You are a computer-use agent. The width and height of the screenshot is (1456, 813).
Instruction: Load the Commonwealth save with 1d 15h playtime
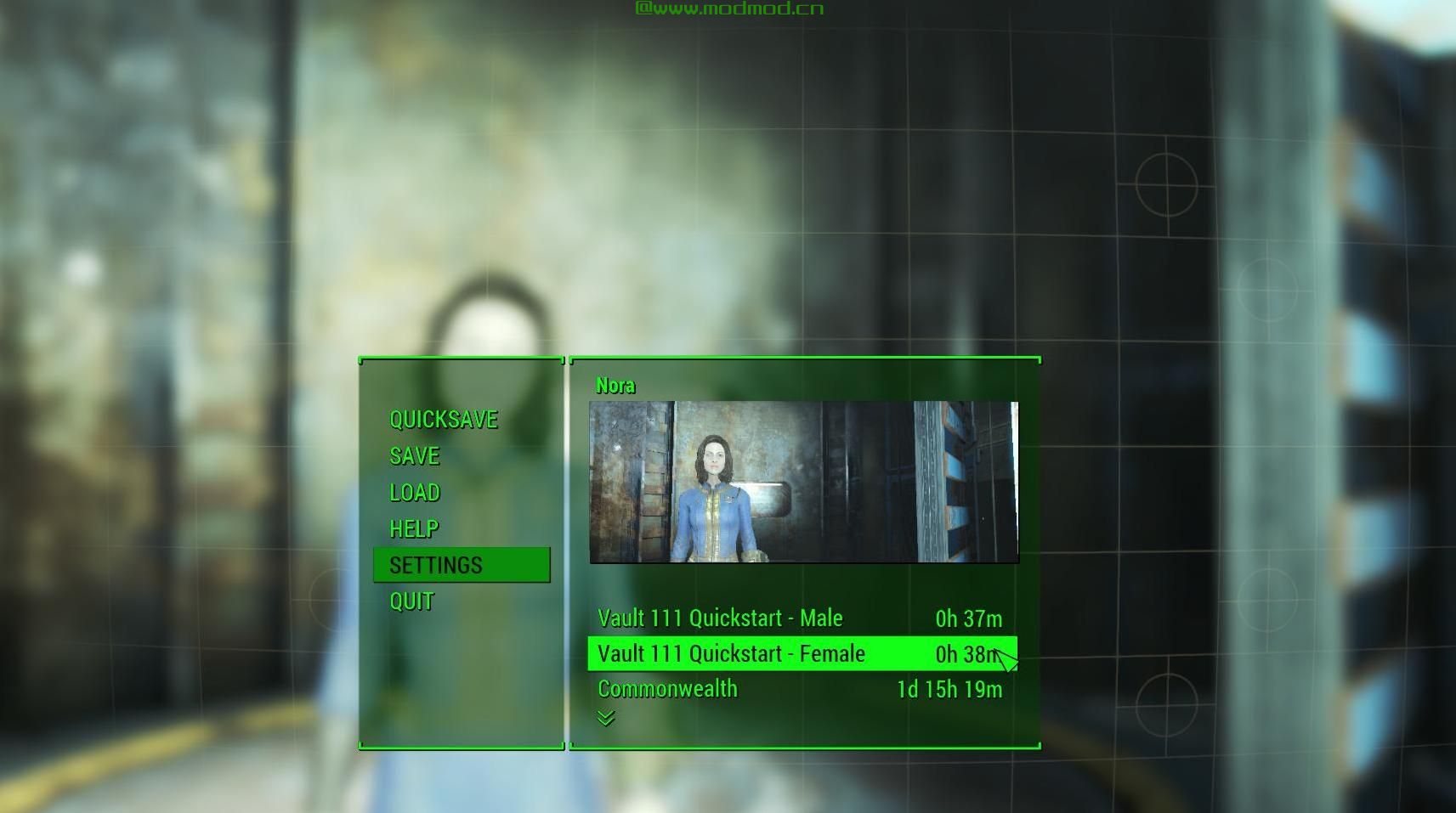[x=666, y=689]
